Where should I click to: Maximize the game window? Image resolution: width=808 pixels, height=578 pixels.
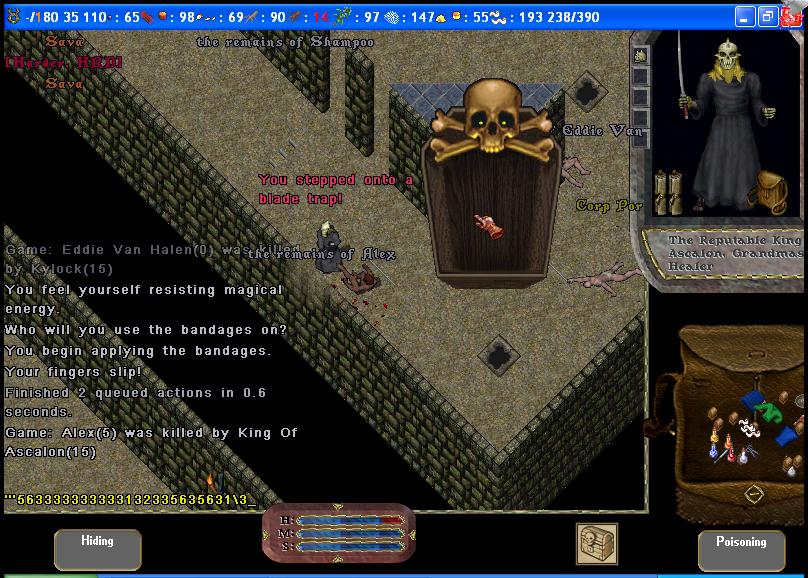(768, 17)
